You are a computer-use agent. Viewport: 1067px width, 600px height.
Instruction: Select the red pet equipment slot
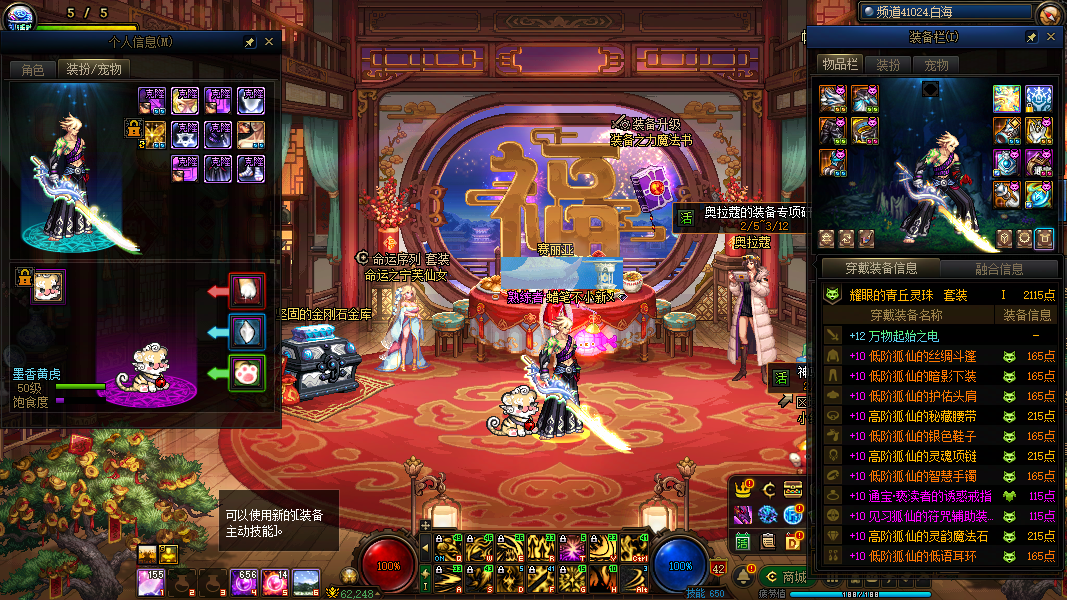pyautogui.click(x=247, y=291)
